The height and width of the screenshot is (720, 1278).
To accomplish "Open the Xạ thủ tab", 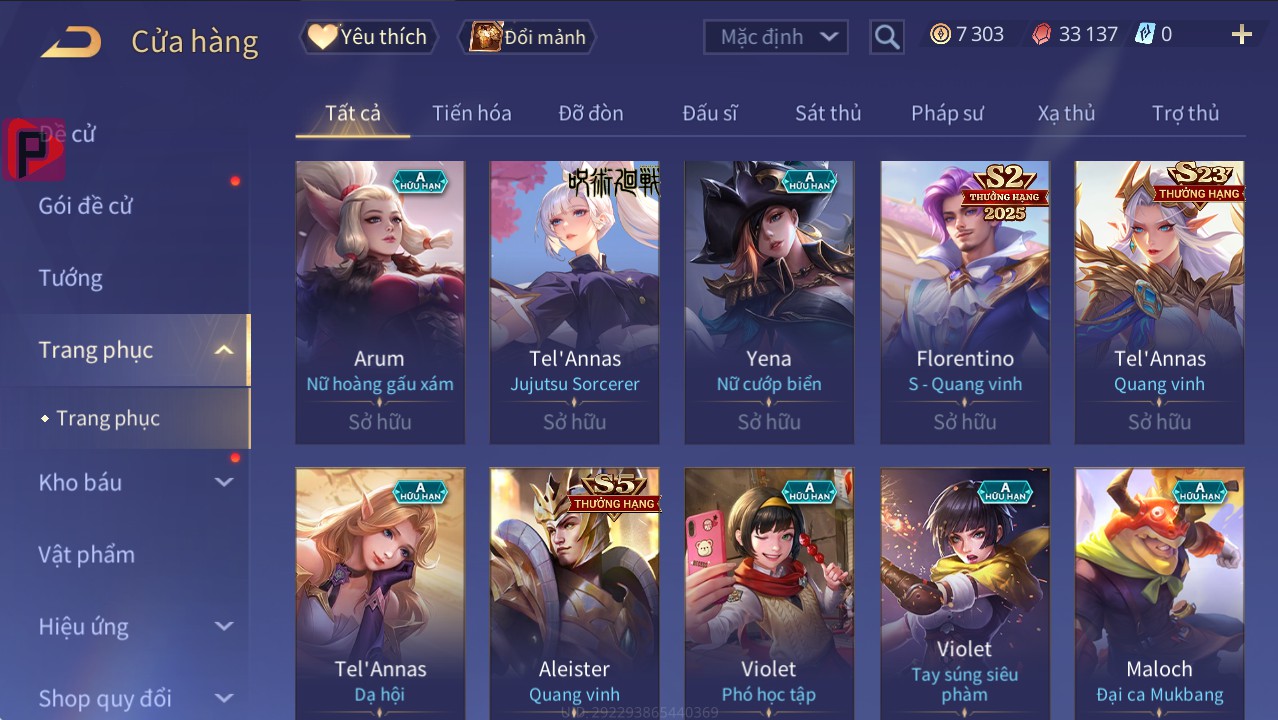I will [x=1066, y=113].
